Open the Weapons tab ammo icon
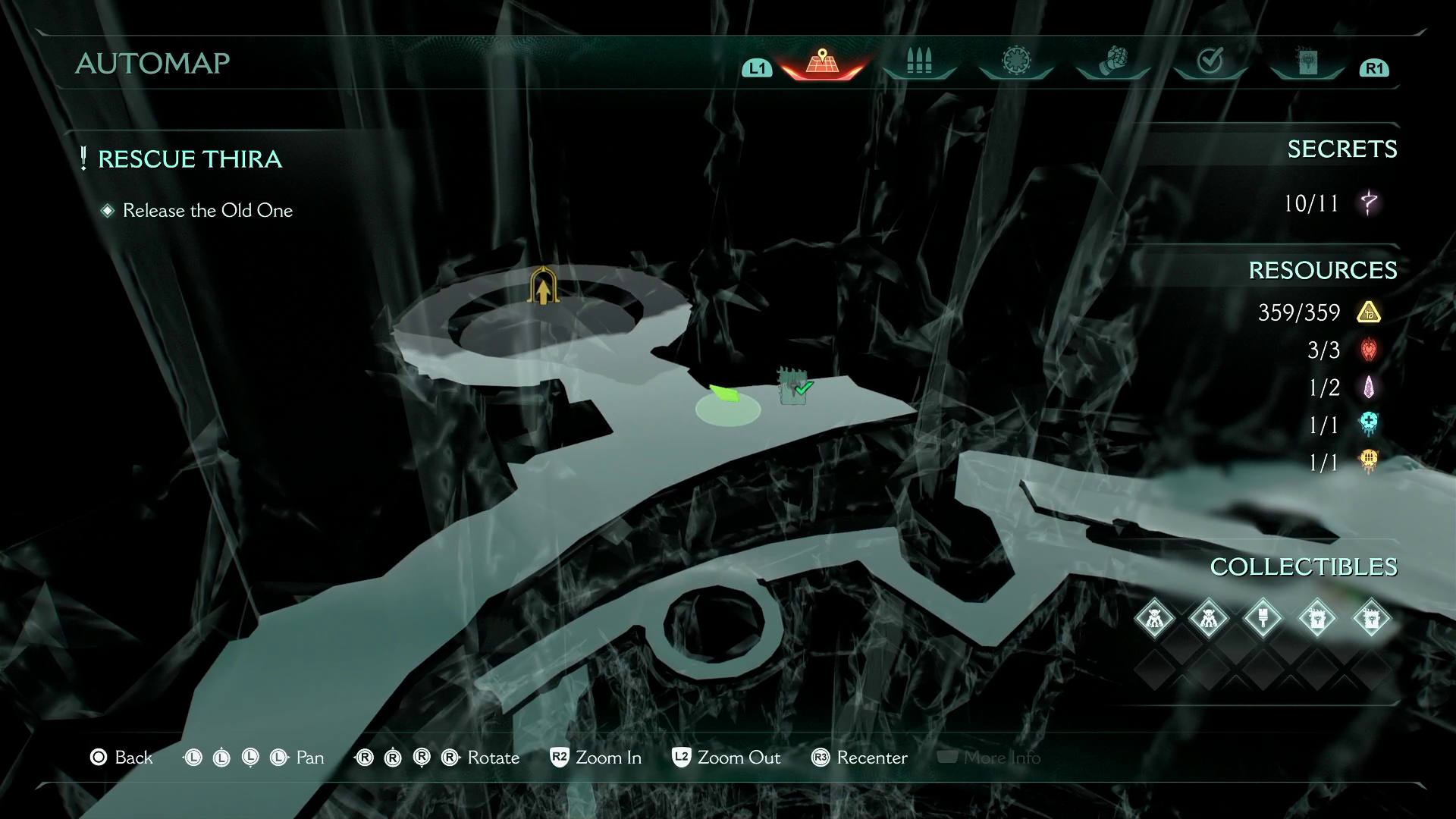Viewport: 1456px width, 819px height. [x=918, y=61]
